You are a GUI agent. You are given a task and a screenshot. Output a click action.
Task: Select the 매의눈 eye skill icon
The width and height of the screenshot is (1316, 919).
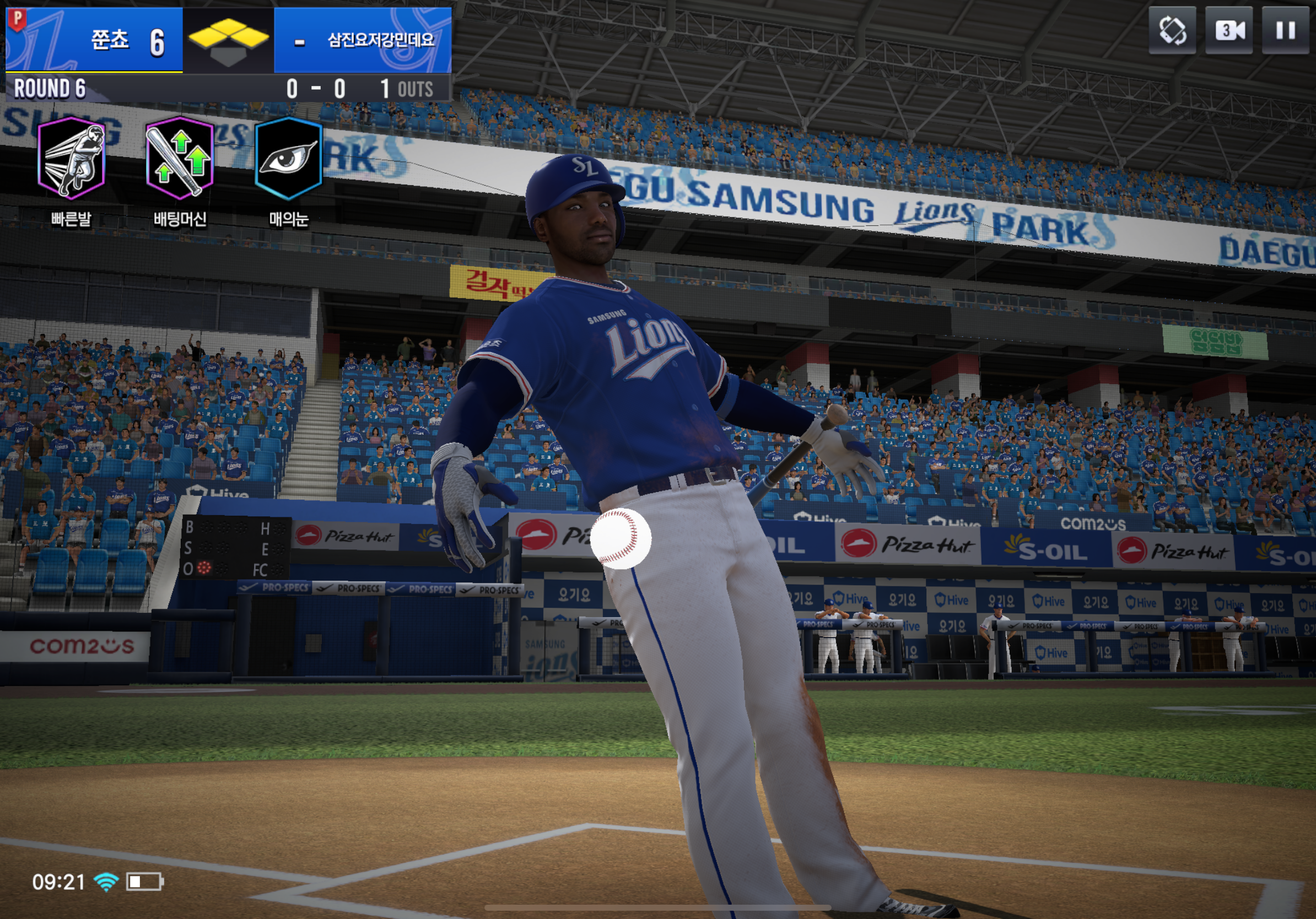288,158
